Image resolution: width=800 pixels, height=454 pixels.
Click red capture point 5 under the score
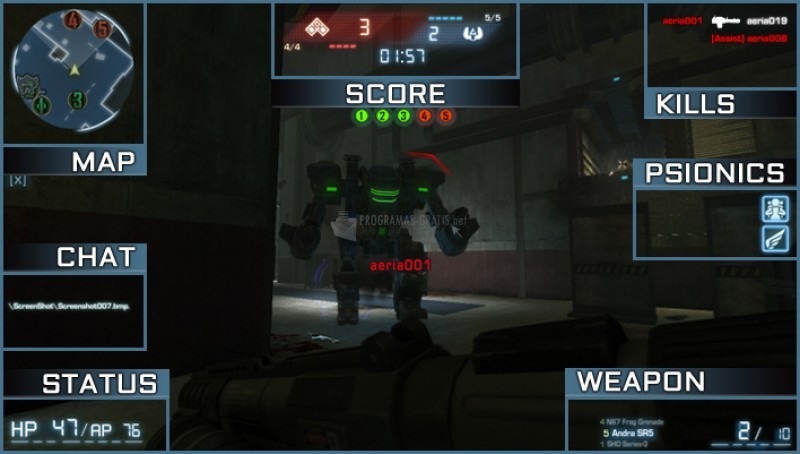446,117
